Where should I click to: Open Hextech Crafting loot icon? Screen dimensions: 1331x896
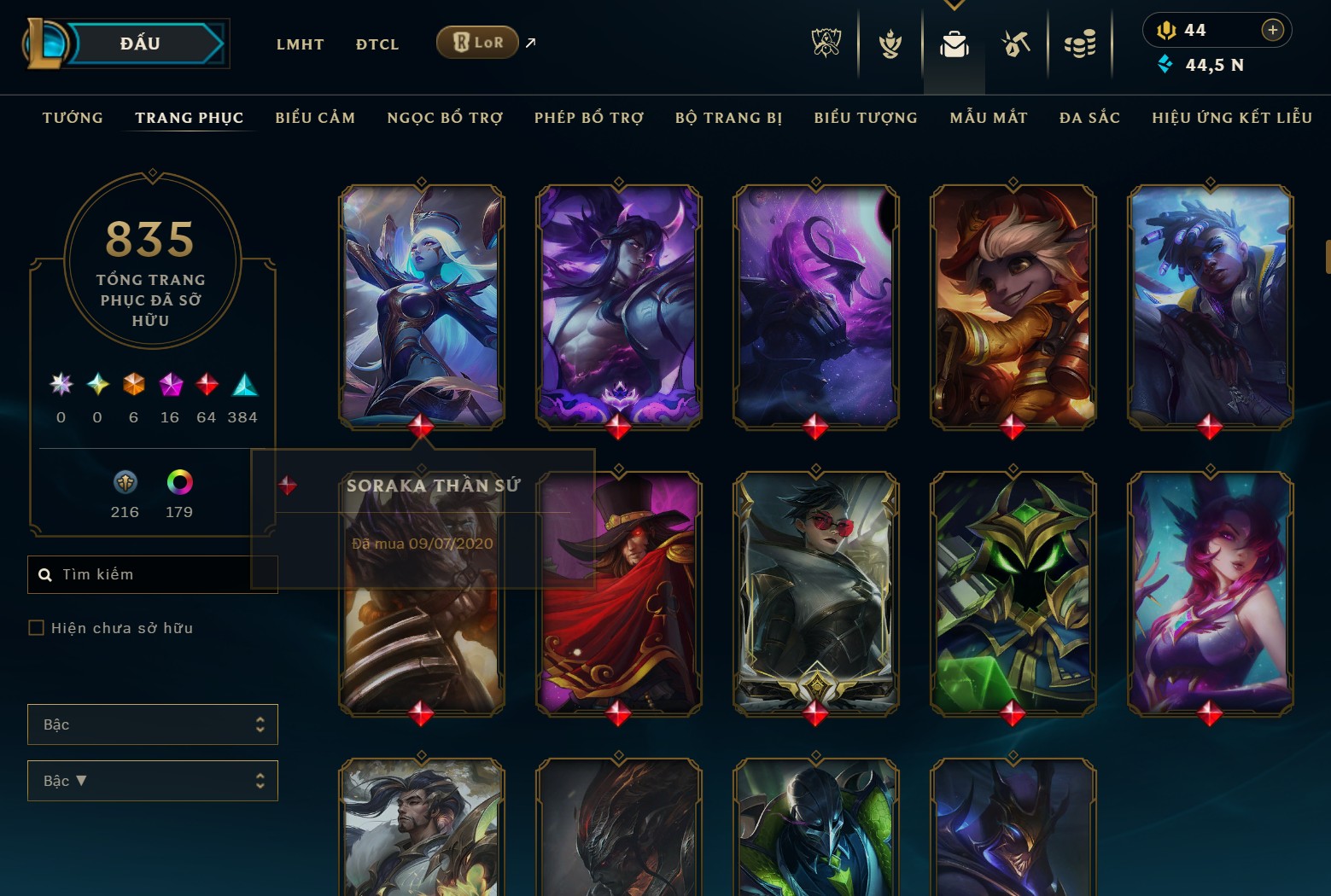coord(1016,44)
